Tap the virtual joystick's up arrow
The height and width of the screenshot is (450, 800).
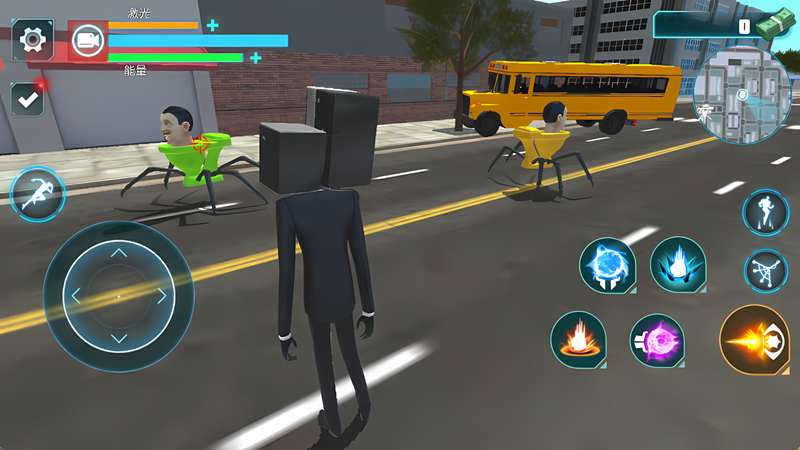coord(118,253)
